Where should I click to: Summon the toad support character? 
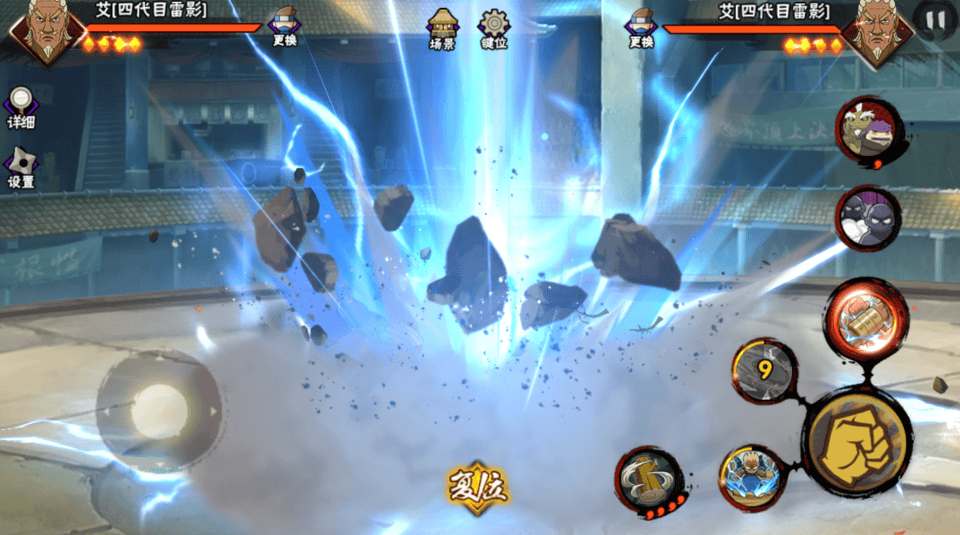click(x=869, y=131)
